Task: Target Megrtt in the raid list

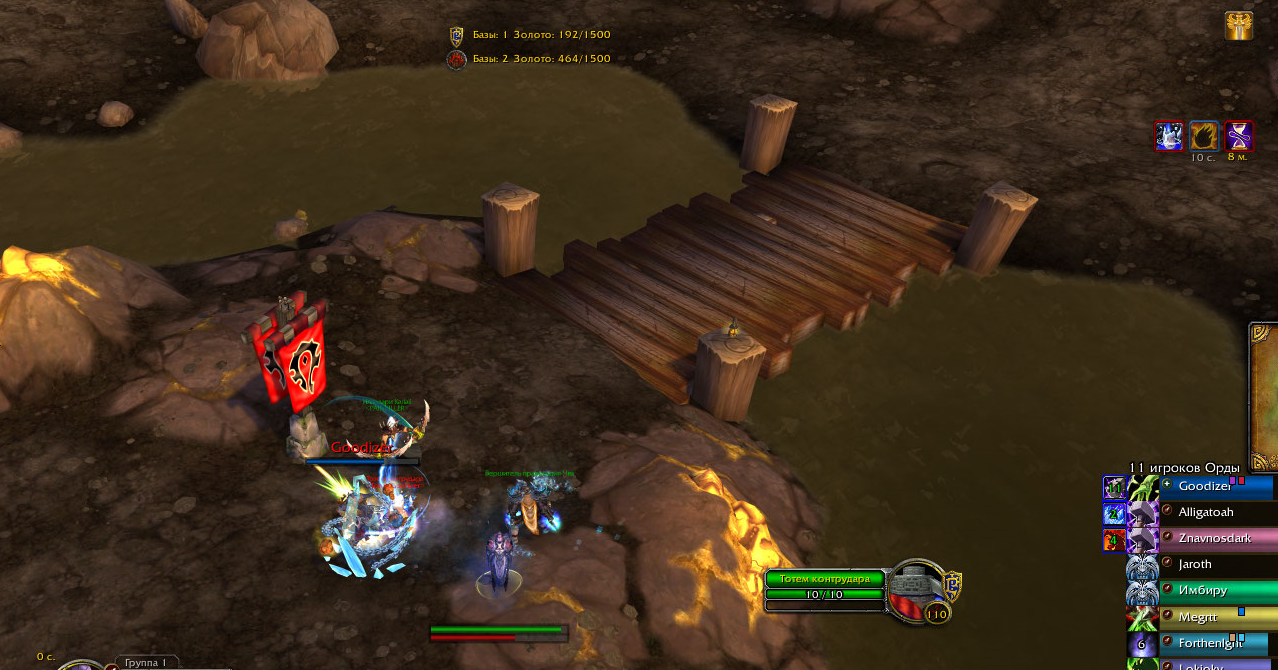Action: [x=1216, y=617]
